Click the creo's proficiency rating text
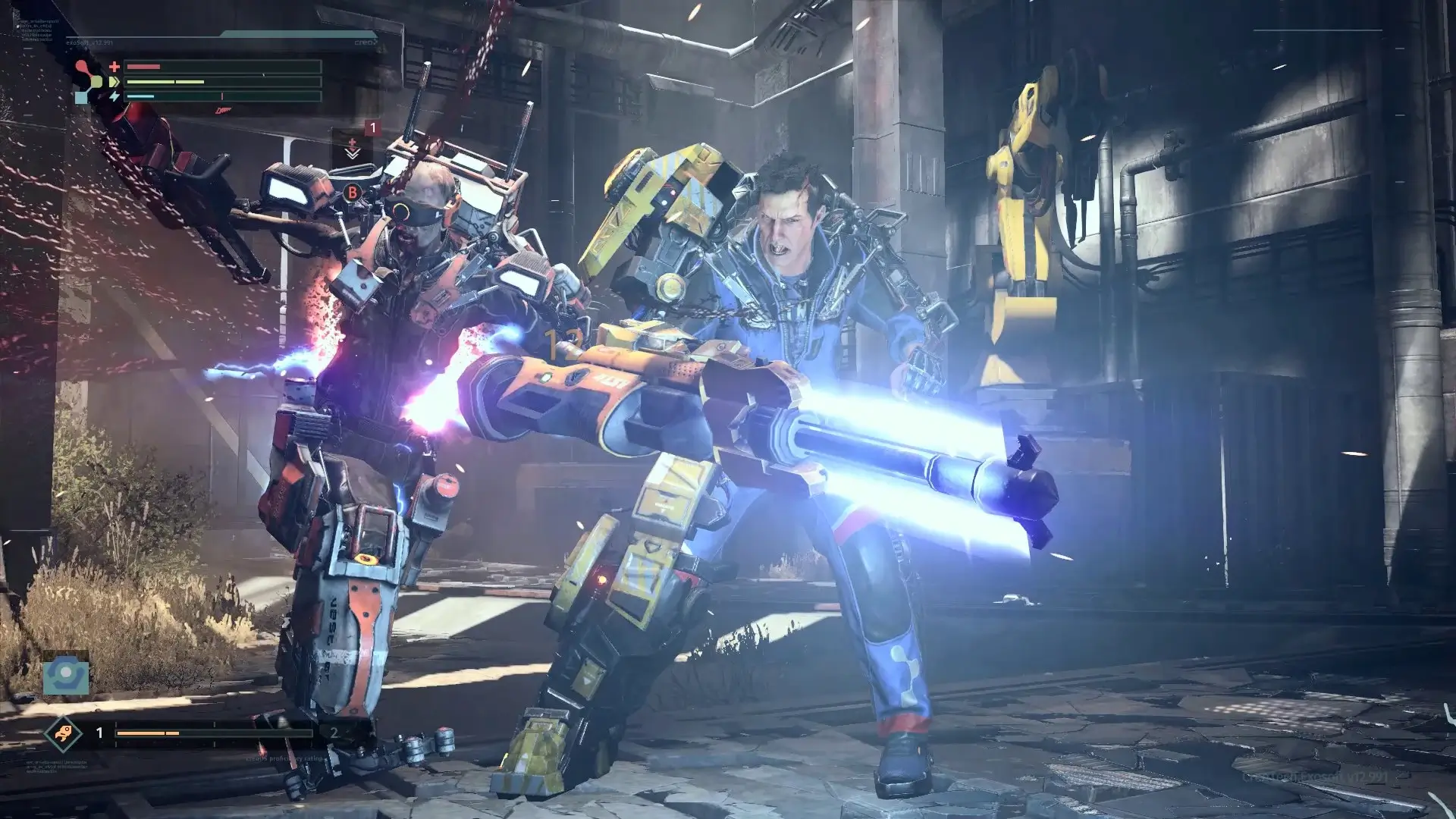Image resolution: width=1456 pixels, height=819 pixels. (284, 759)
